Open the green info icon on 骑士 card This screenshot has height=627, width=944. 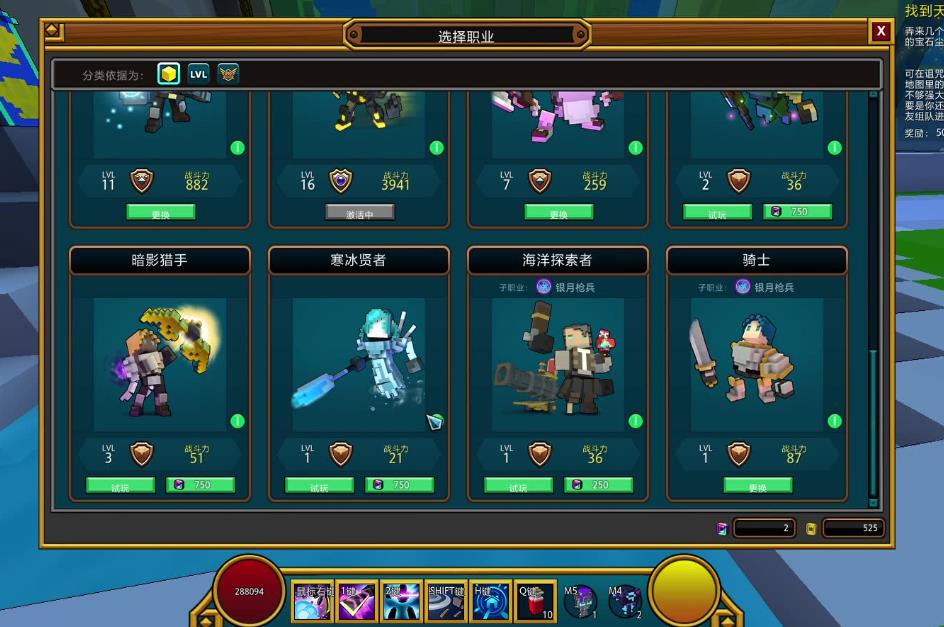click(835, 421)
